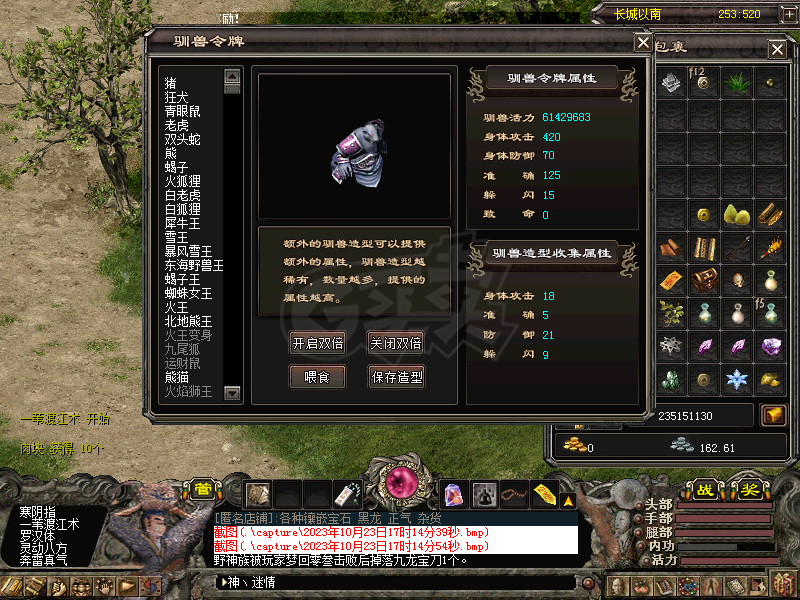Close the 包裹 inventory panel

pyautogui.click(x=777, y=49)
